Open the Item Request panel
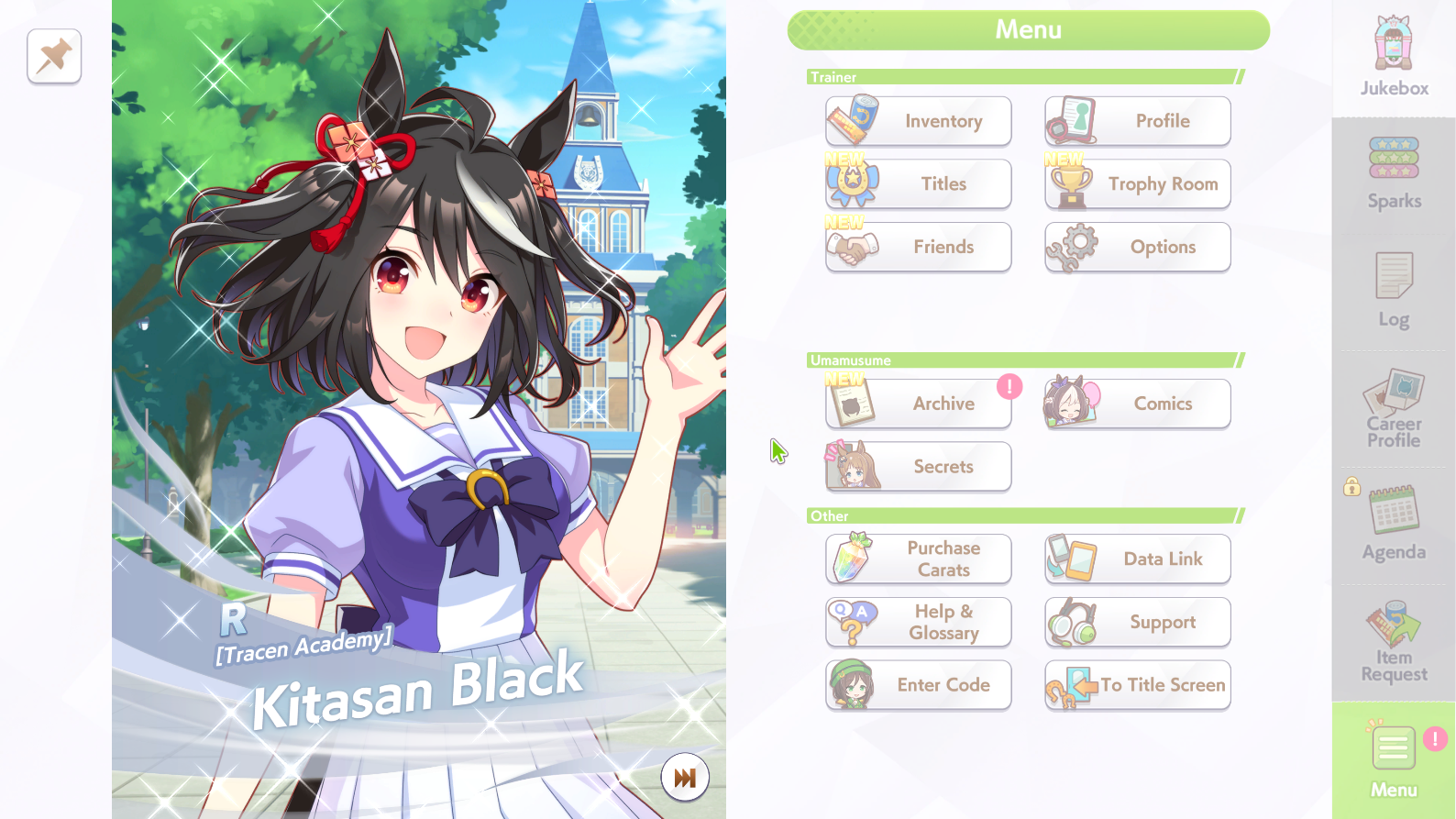The width and height of the screenshot is (1456, 819). coord(1394,643)
